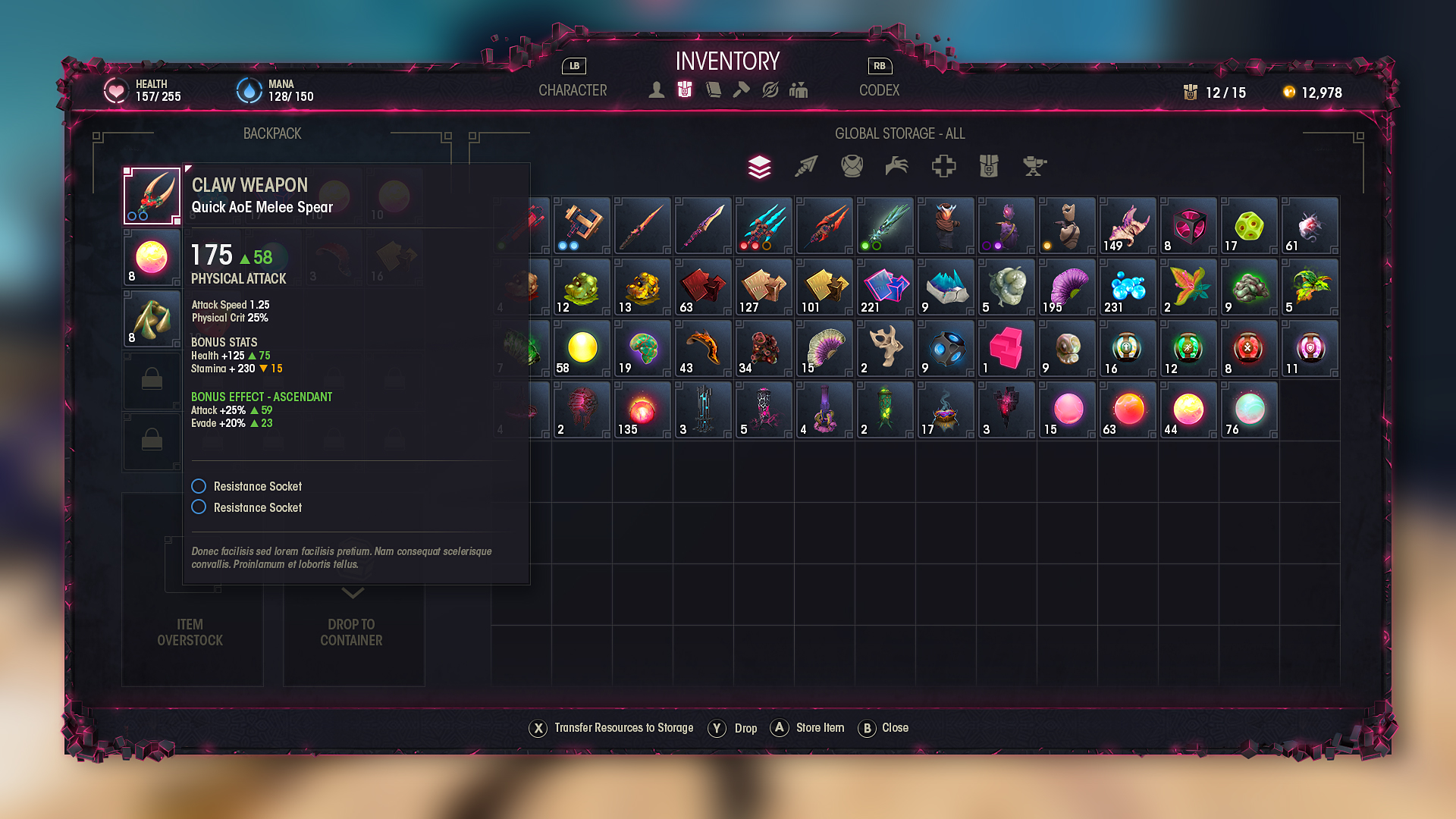Filter storage by armor category
This screenshot has height=819, width=1456.
(x=852, y=166)
